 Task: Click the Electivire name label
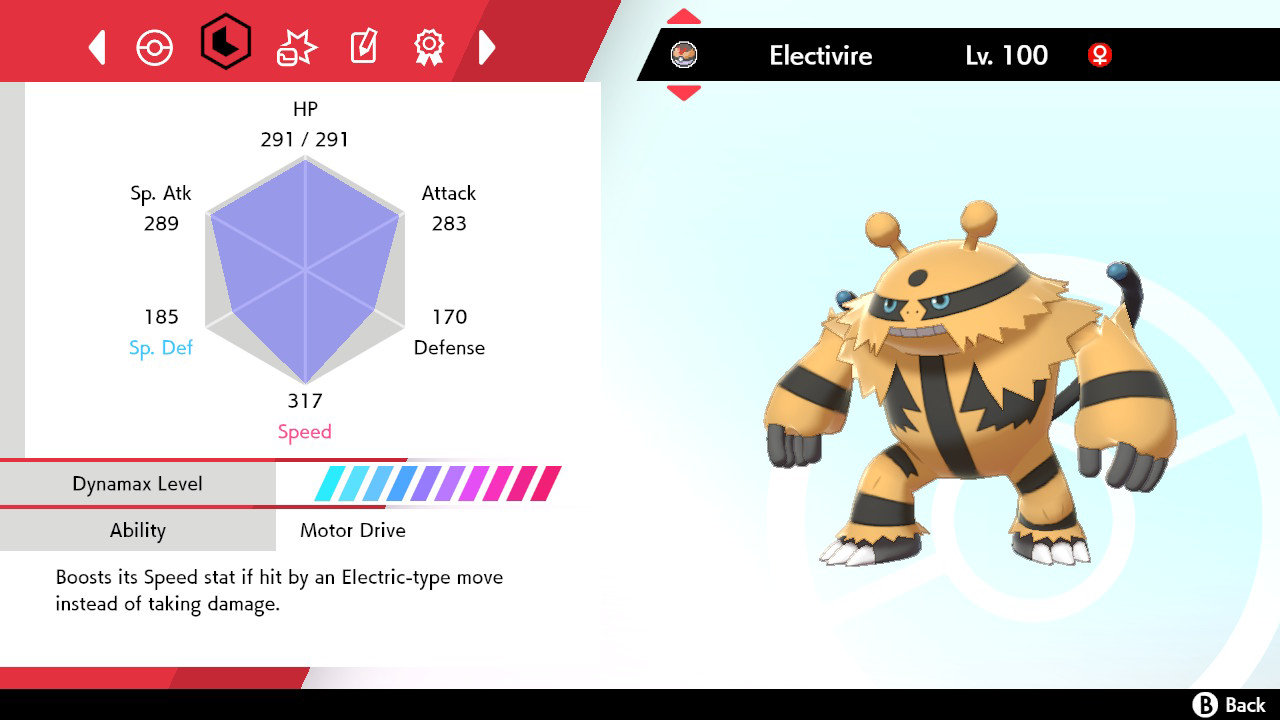(x=820, y=56)
